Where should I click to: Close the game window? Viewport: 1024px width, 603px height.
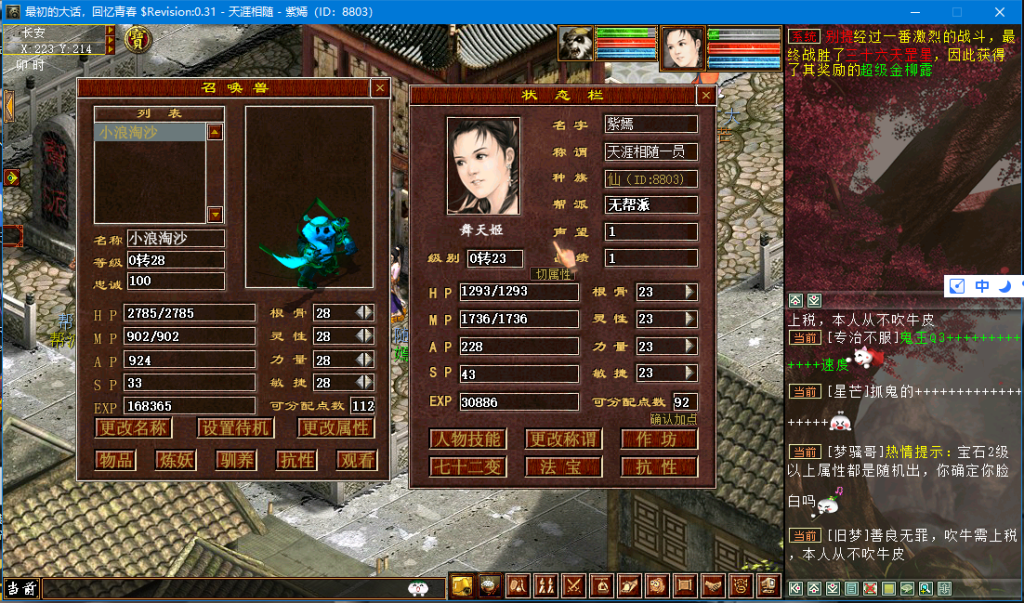click(x=1001, y=12)
